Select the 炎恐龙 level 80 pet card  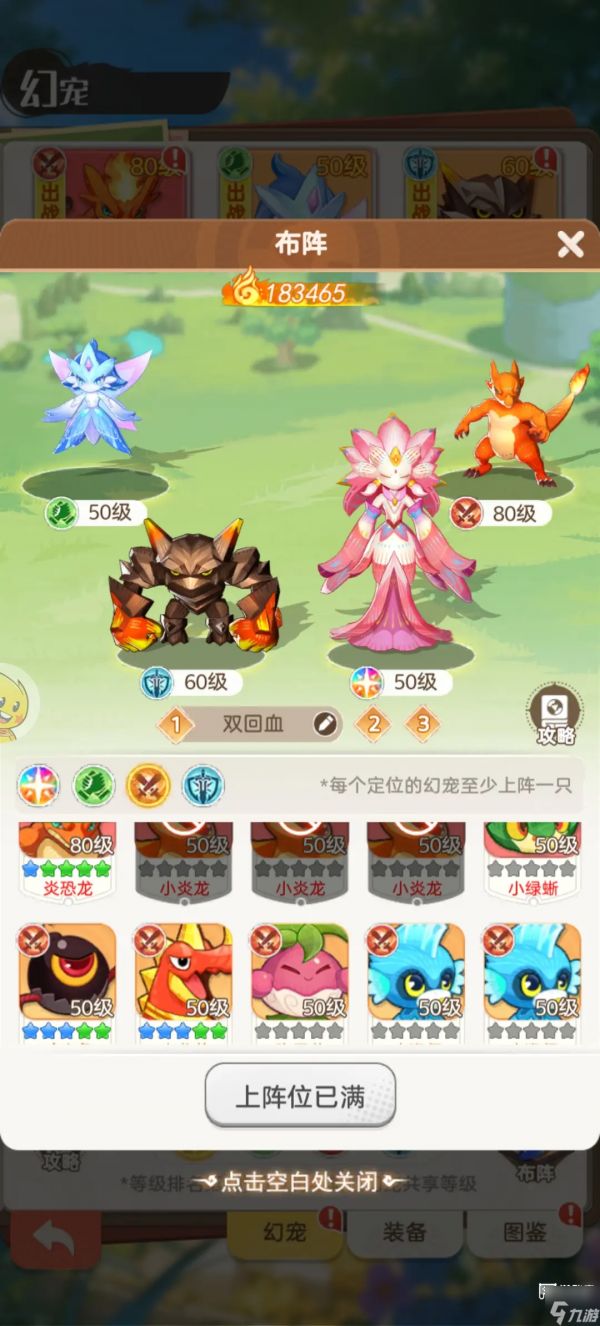pyautogui.click(x=67, y=860)
